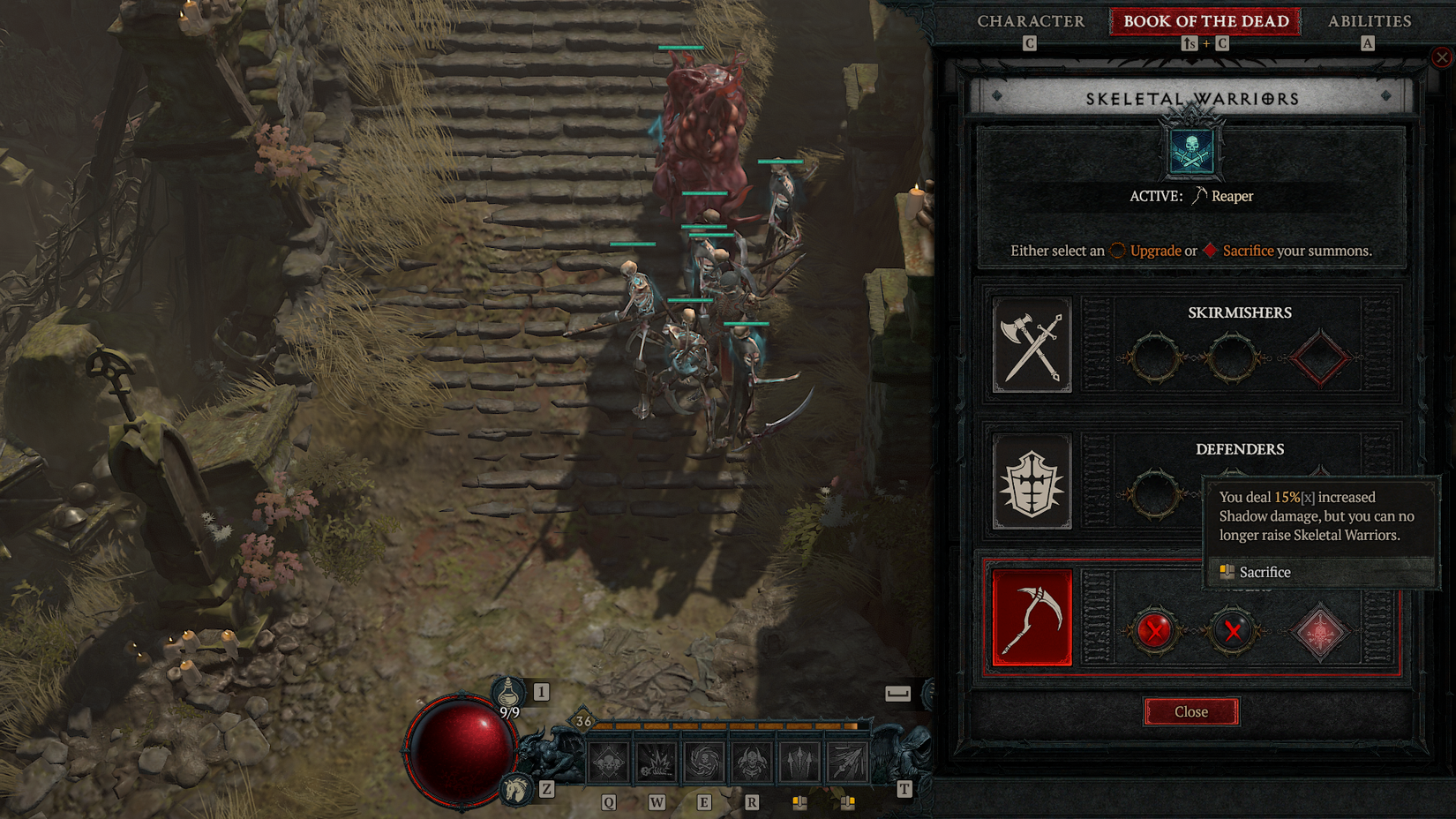Screen dimensions: 1456x819
Task: Select the second Reaper upgrade node
Action: click(x=1232, y=631)
